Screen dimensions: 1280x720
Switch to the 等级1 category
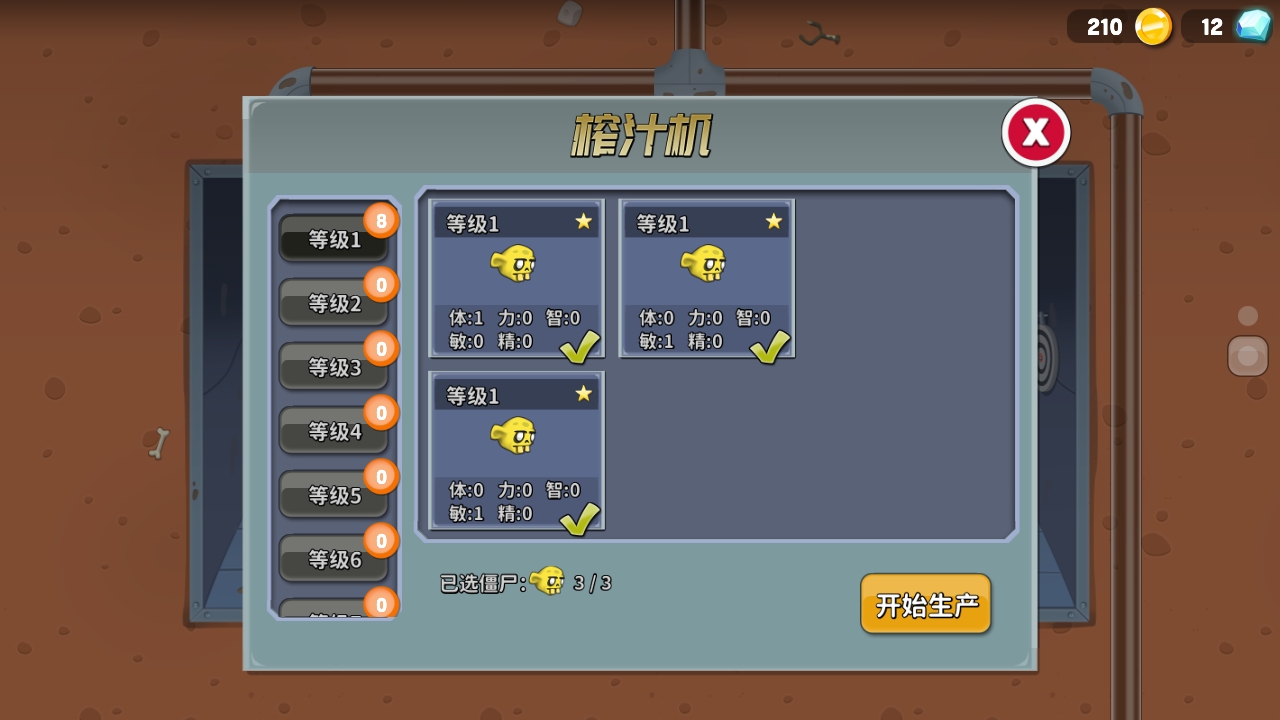coord(334,241)
